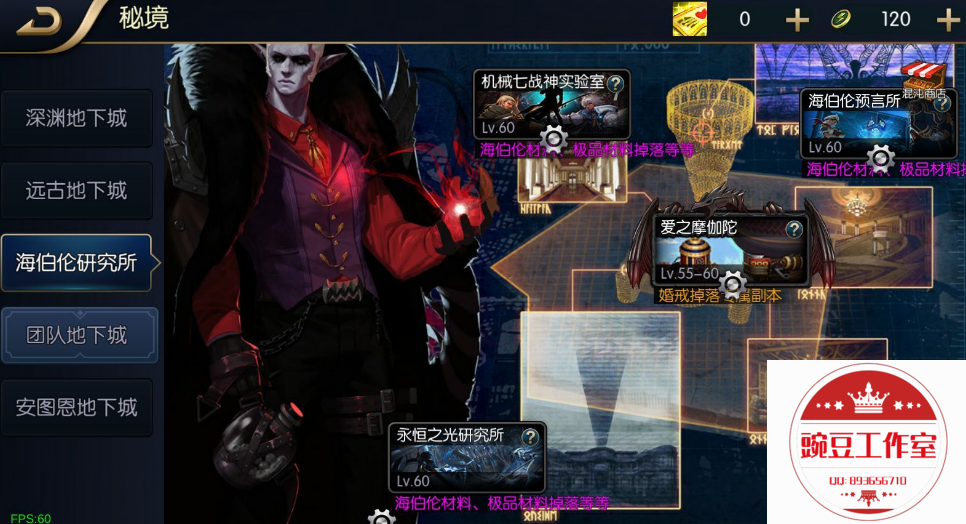Screen dimensions: 966x524
Task: Choose the 海伯伦研究所 tab
Action: 77,263
